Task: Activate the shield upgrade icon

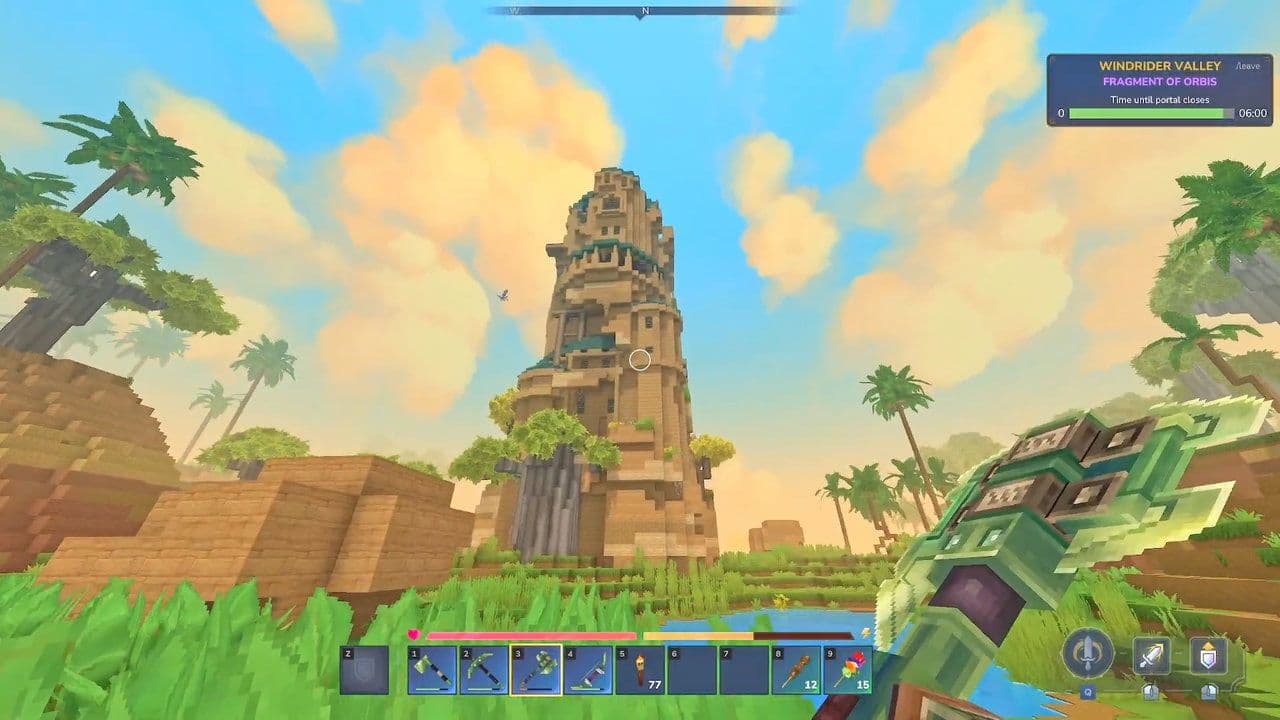Action: [x=1208, y=654]
